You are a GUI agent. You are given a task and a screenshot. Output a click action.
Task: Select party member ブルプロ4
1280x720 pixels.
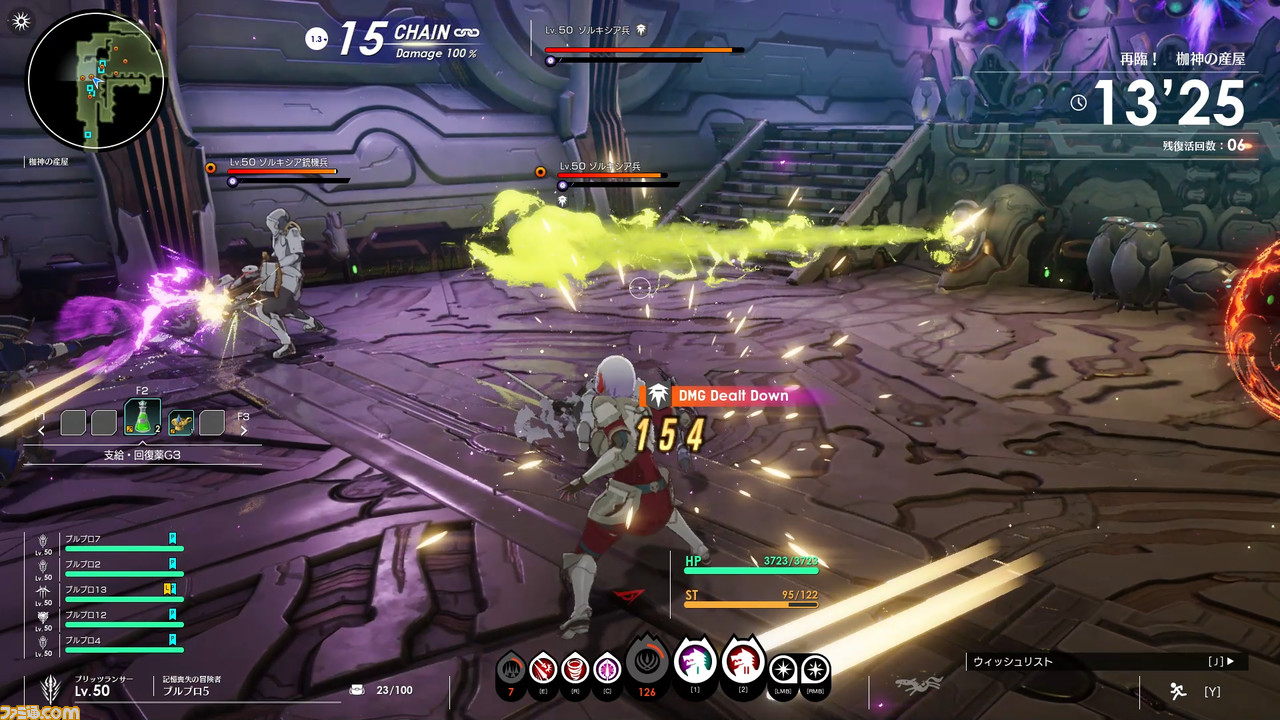[x=110, y=645]
